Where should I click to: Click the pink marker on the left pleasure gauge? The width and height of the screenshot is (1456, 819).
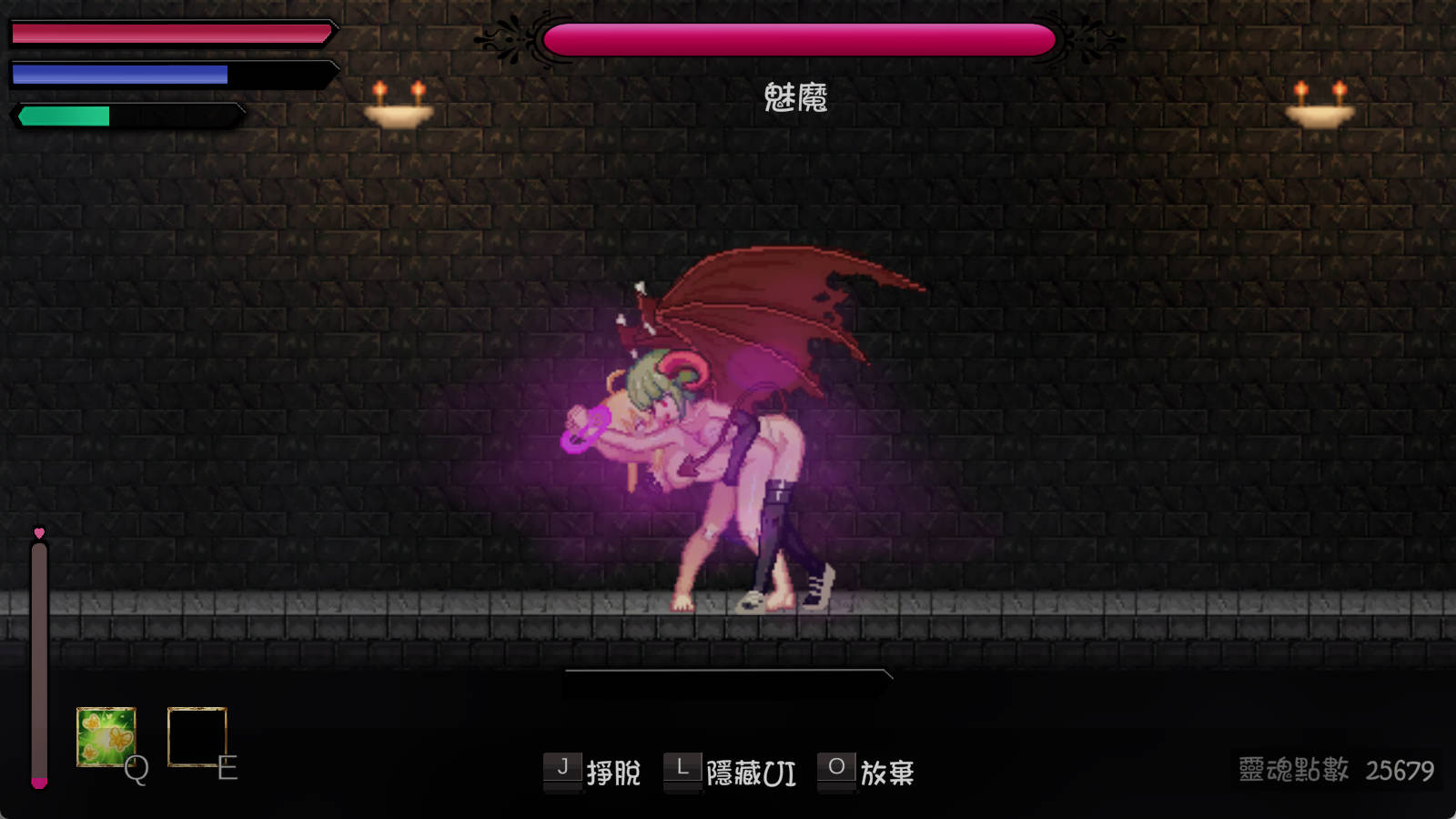39,783
